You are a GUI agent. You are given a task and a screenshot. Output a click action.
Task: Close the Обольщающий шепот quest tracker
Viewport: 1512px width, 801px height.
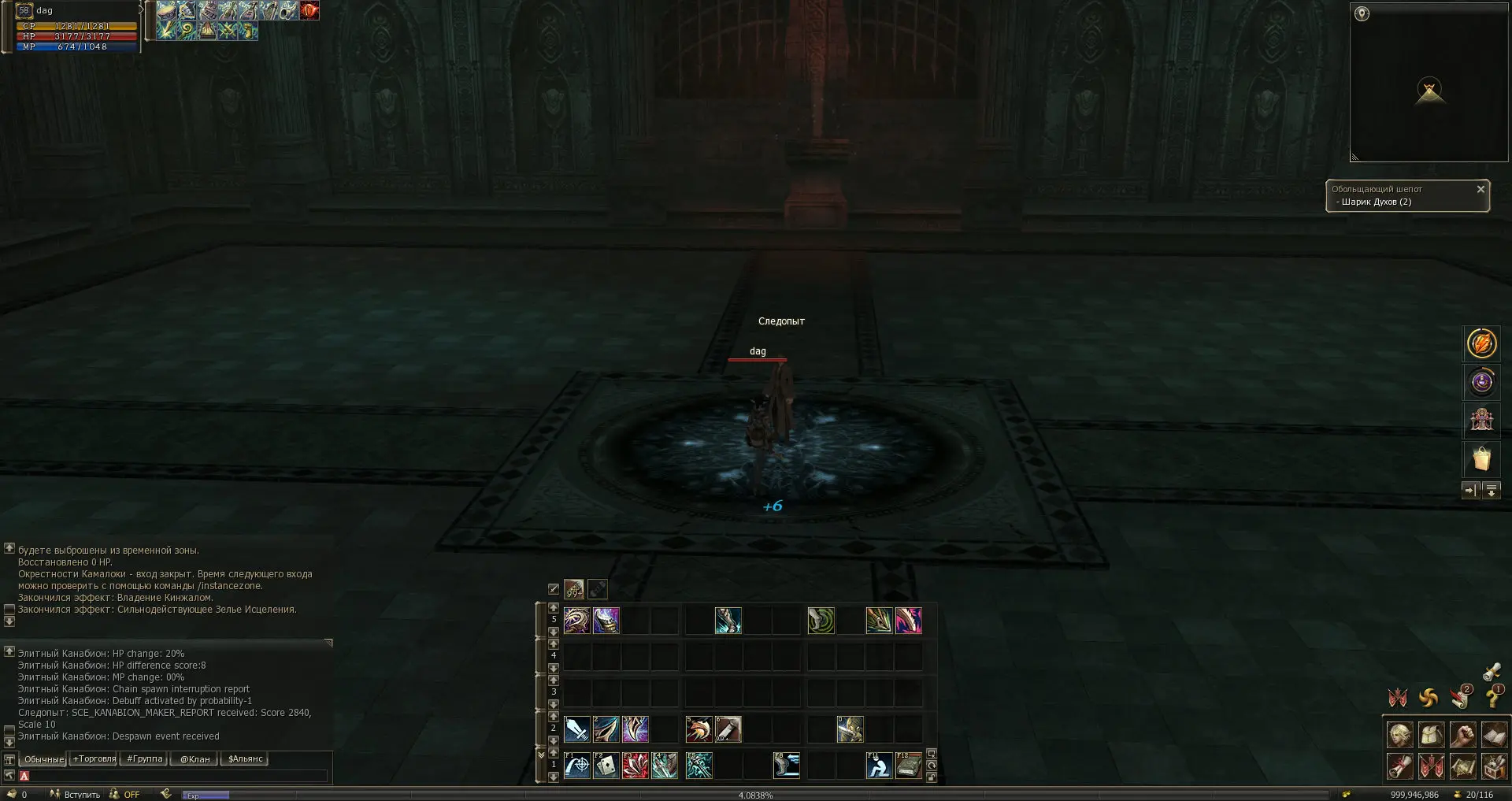pos(1480,189)
